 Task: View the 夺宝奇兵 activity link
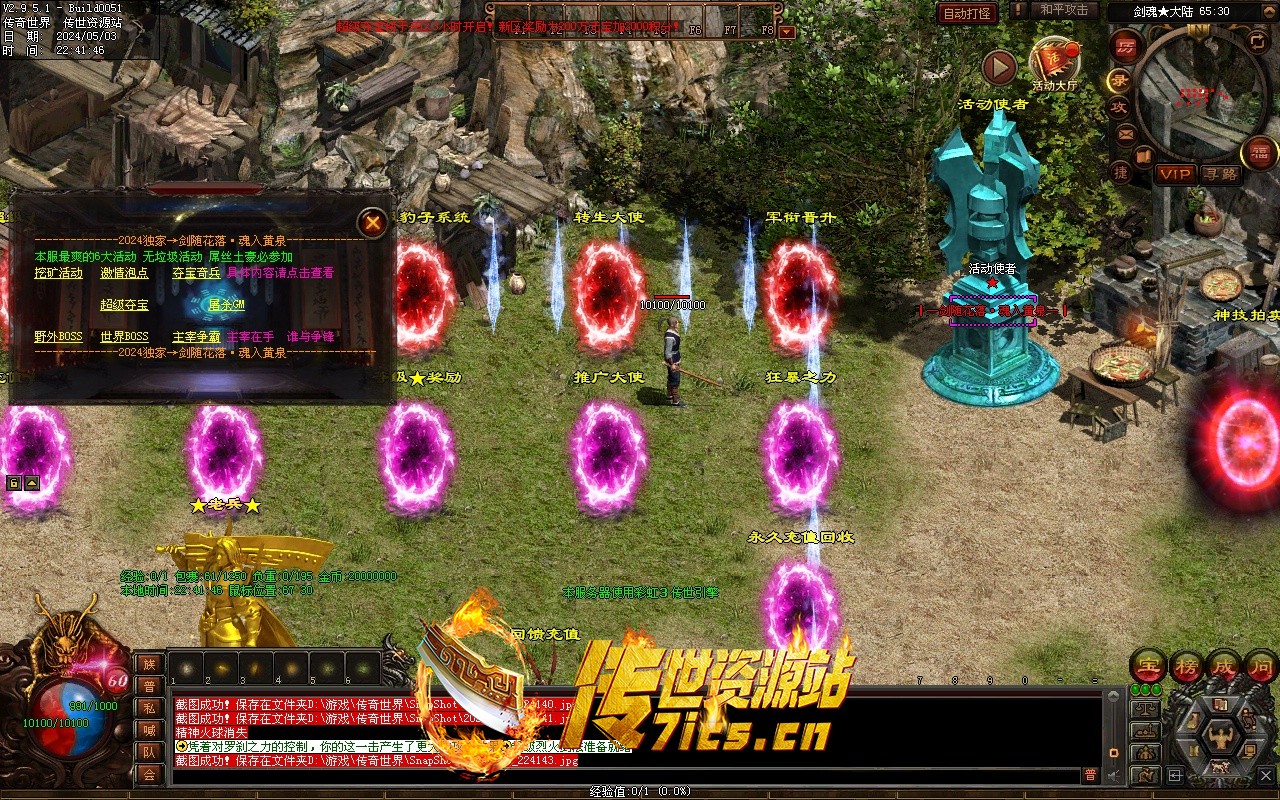[196, 273]
